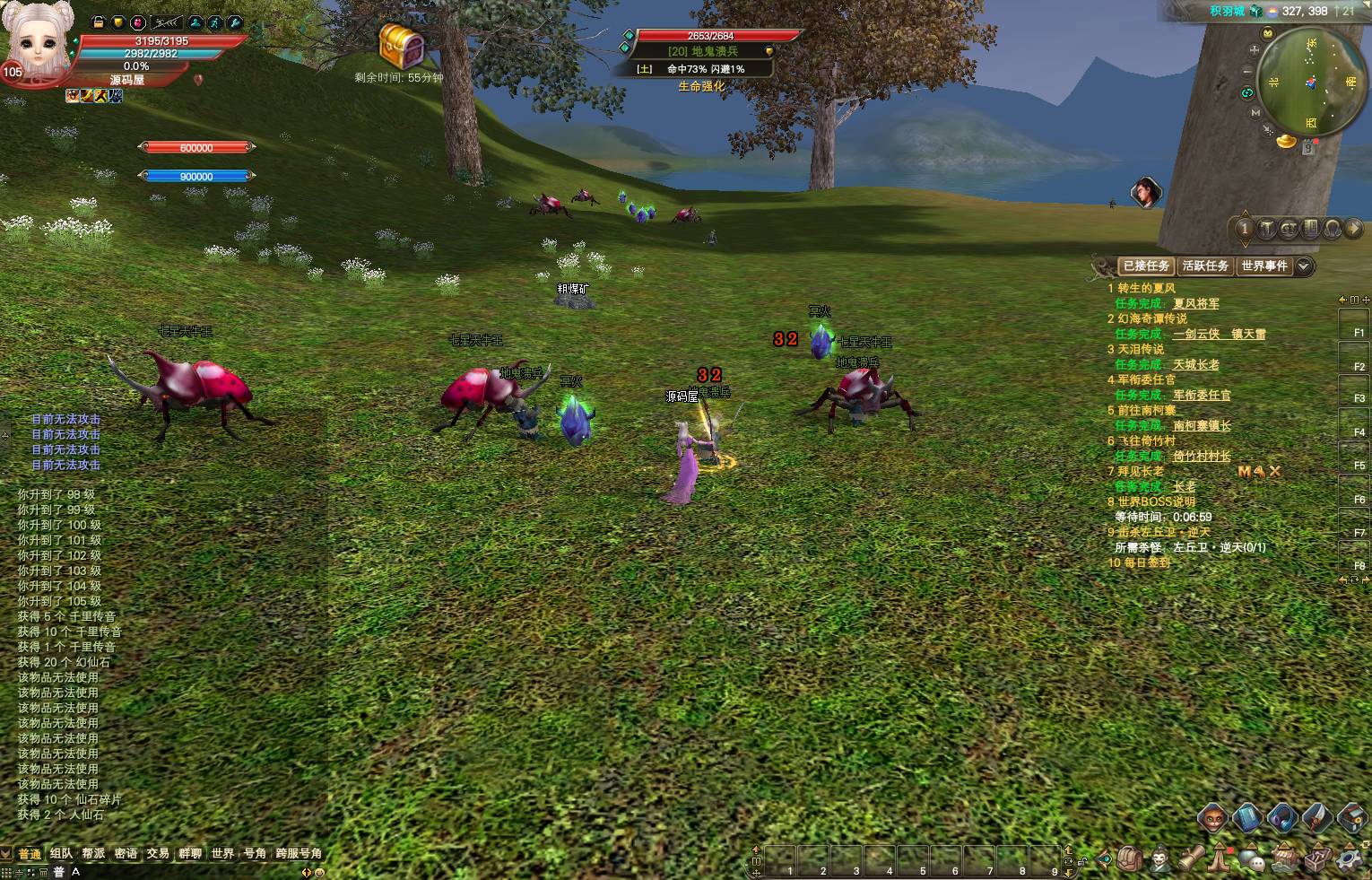The width and height of the screenshot is (1372, 880).
Task: Open the quest scroll icon
Action: [1191, 858]
